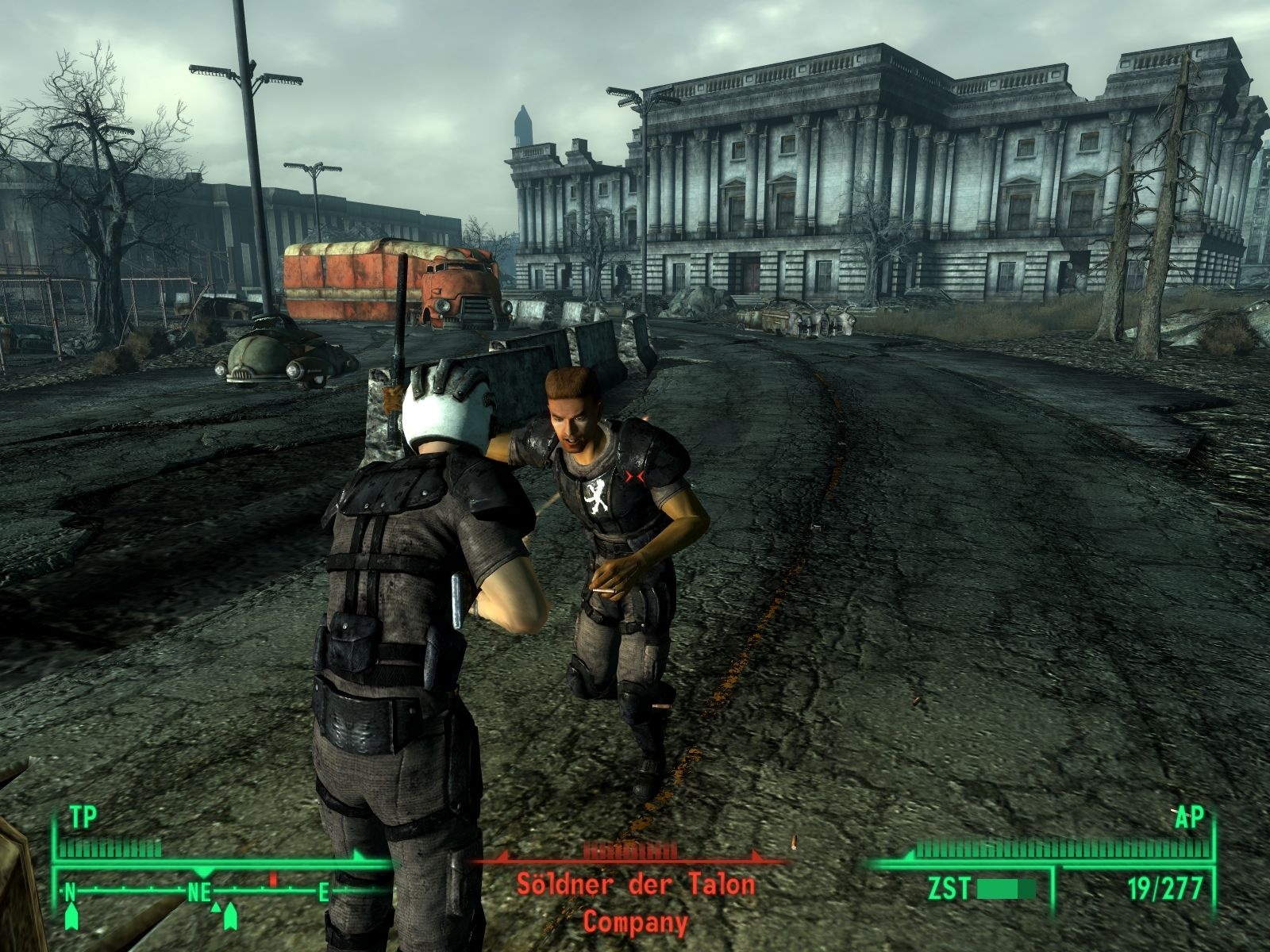Click the ammo counter reading 19/277
1270x952 pixels.
click(x=1166, y=887)
